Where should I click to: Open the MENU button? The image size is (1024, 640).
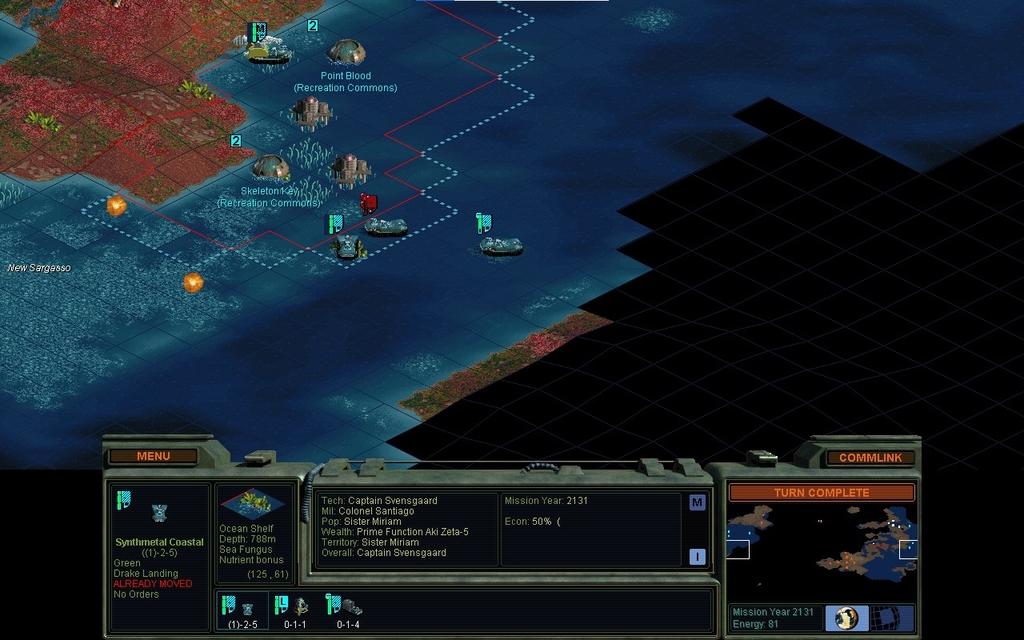click(x=153, y=456)
